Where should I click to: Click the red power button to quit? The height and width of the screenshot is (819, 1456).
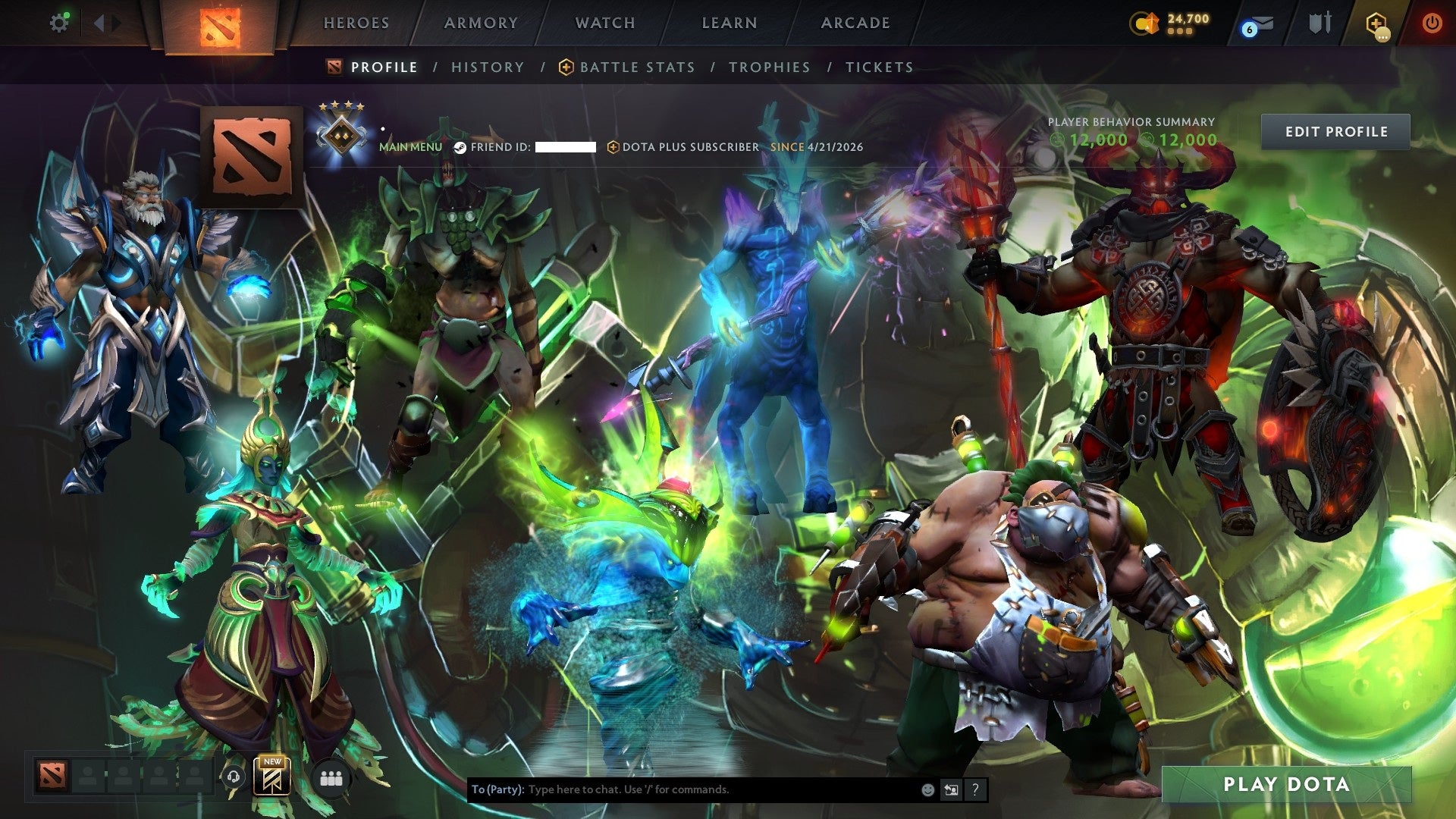[1432, 23]
